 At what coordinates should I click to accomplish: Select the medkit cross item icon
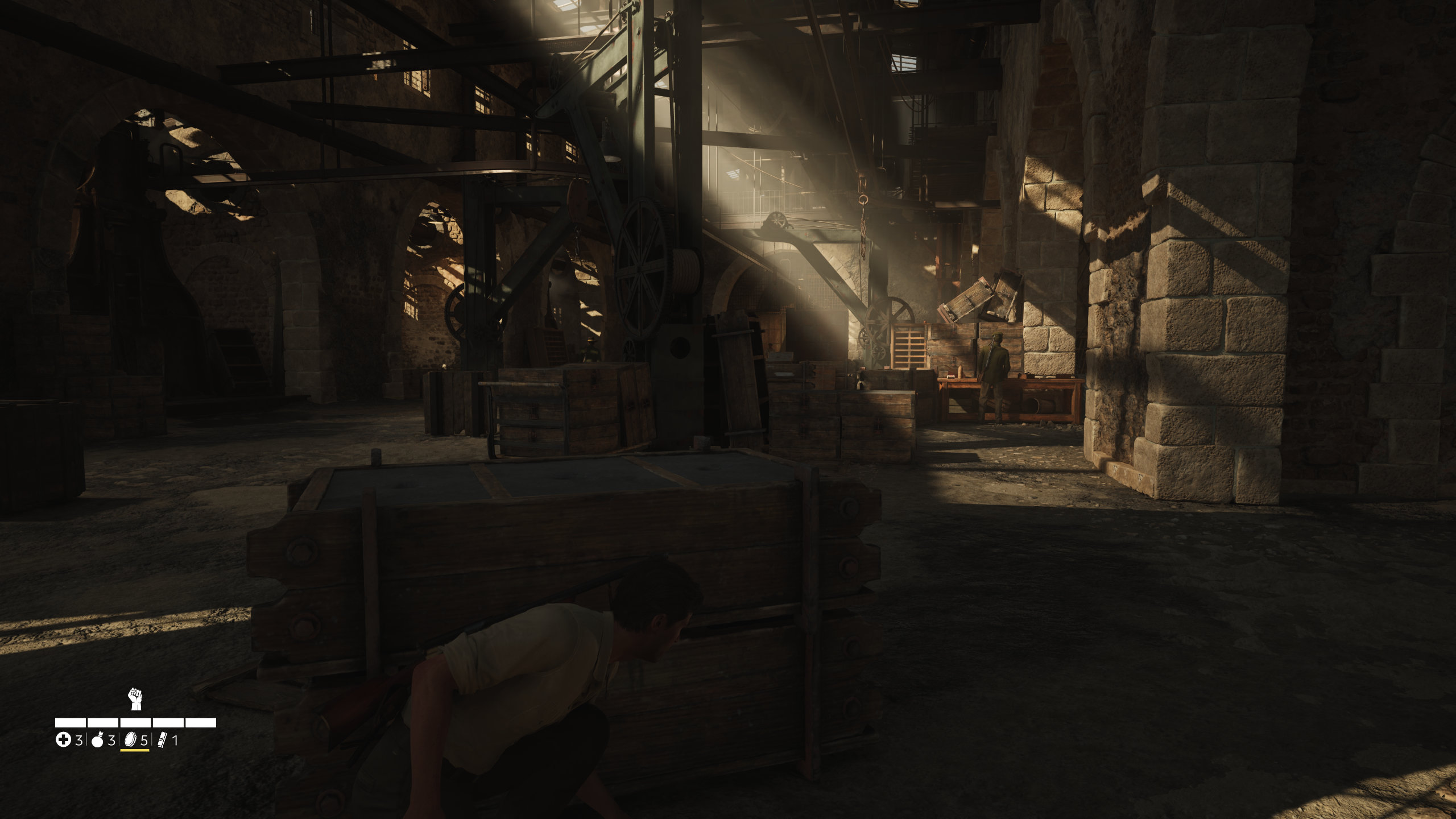[x=63, y=740]
